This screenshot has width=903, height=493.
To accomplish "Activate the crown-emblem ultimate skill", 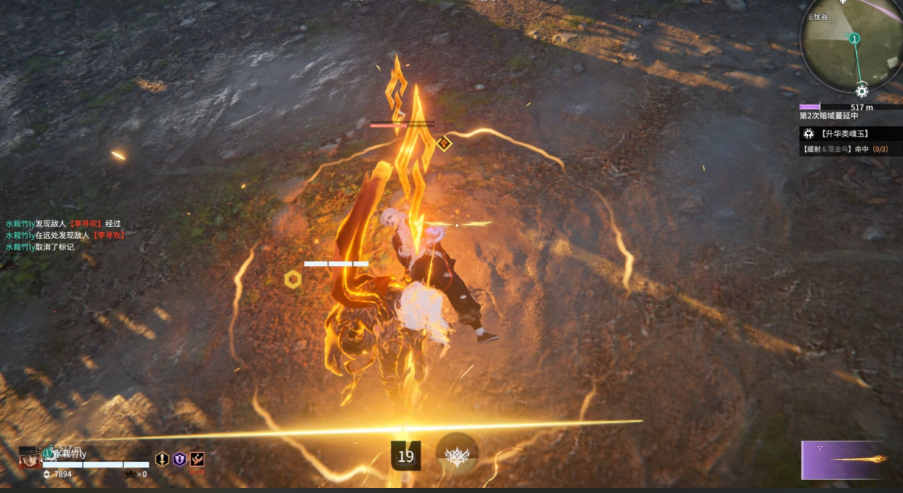I will 457,455.
